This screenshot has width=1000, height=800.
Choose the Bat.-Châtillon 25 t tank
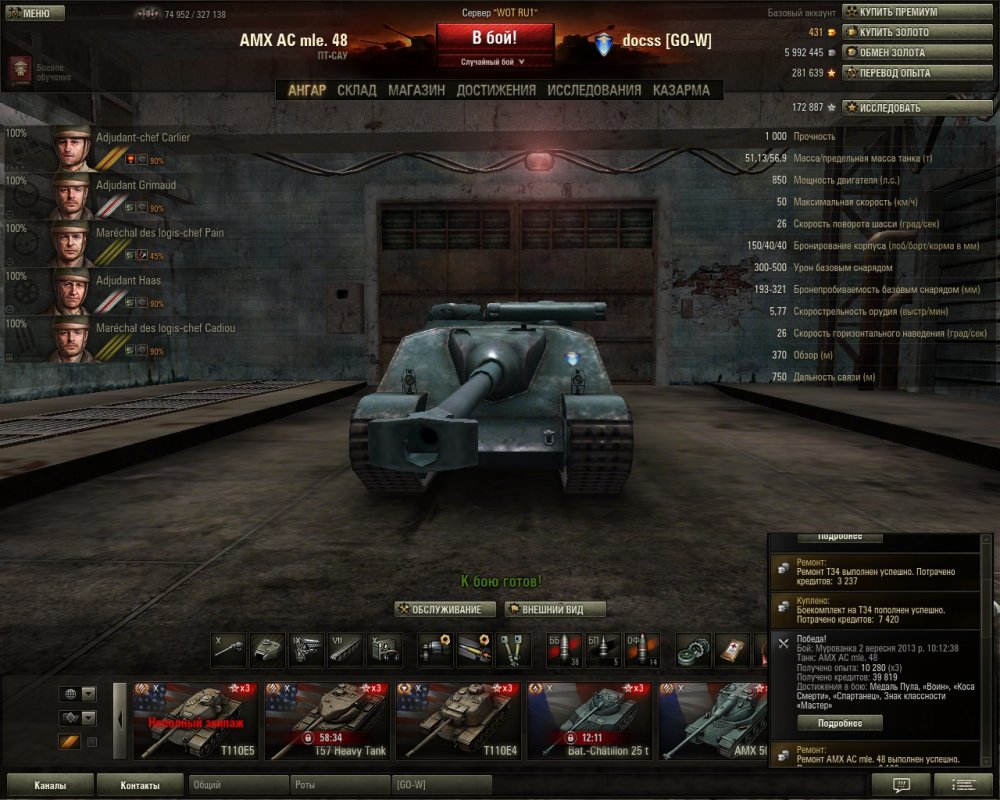tap(588, 721)
